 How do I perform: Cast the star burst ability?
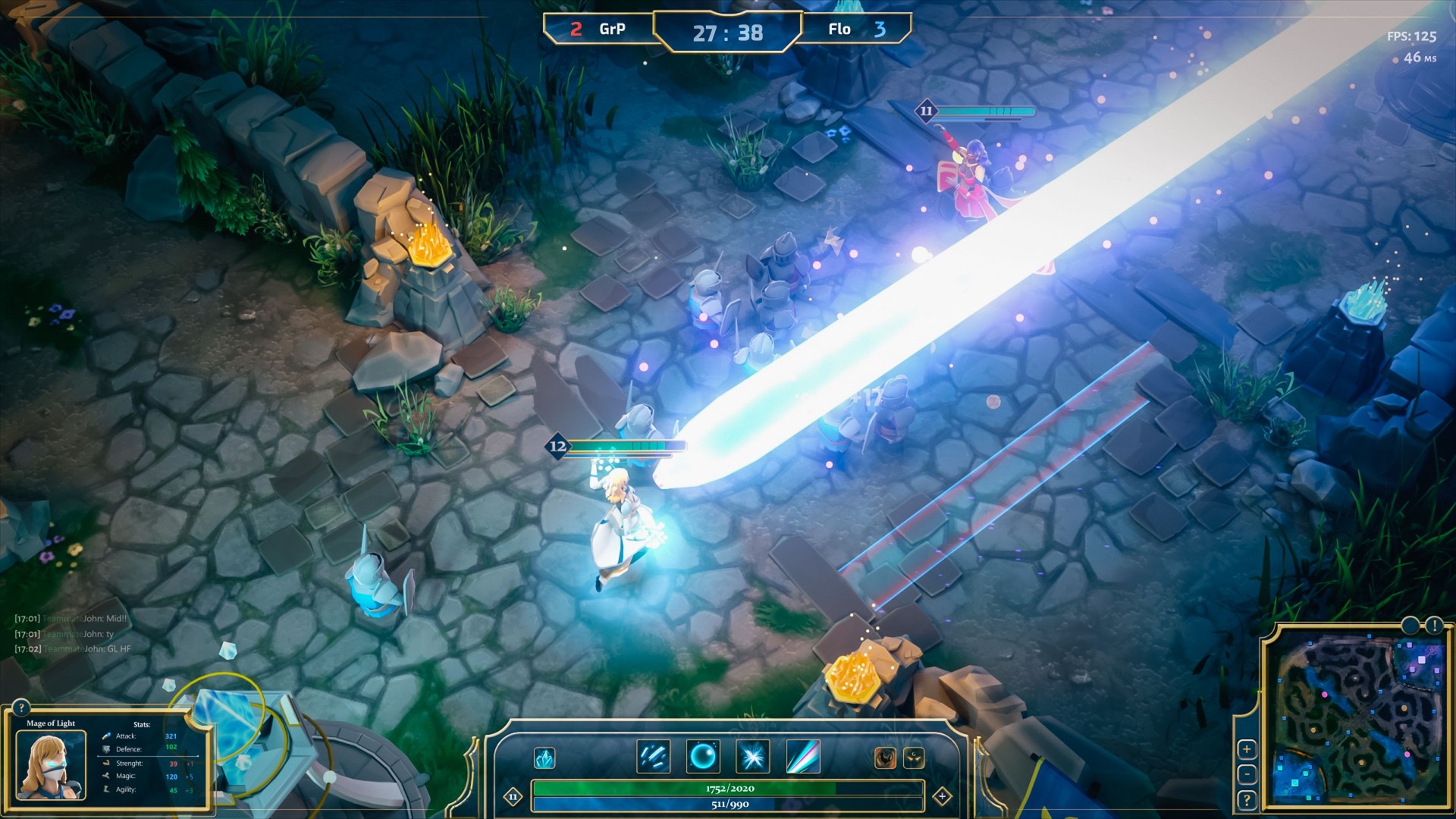coord(753,755)
